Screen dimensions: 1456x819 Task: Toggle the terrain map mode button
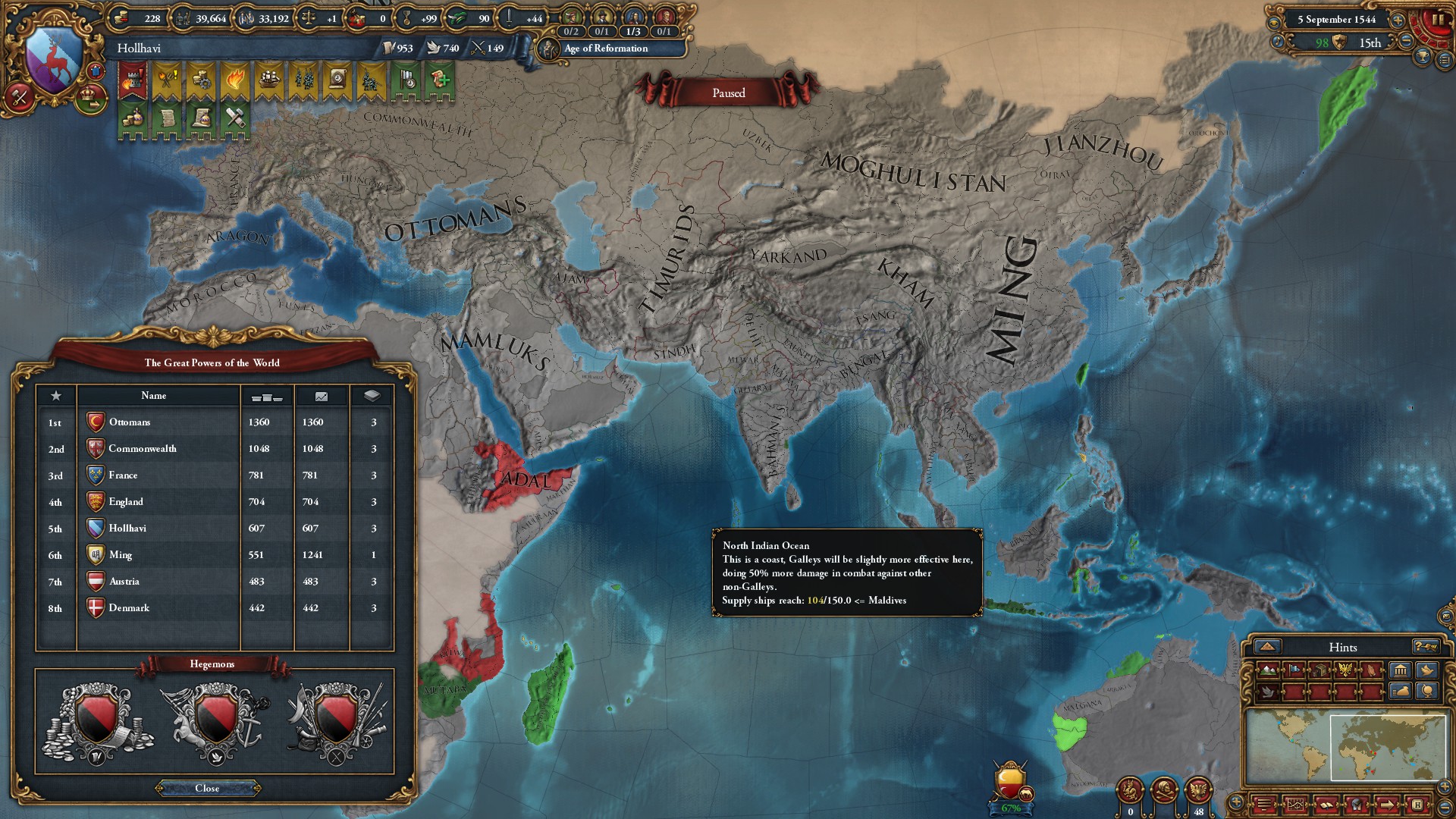[1267, 670]
